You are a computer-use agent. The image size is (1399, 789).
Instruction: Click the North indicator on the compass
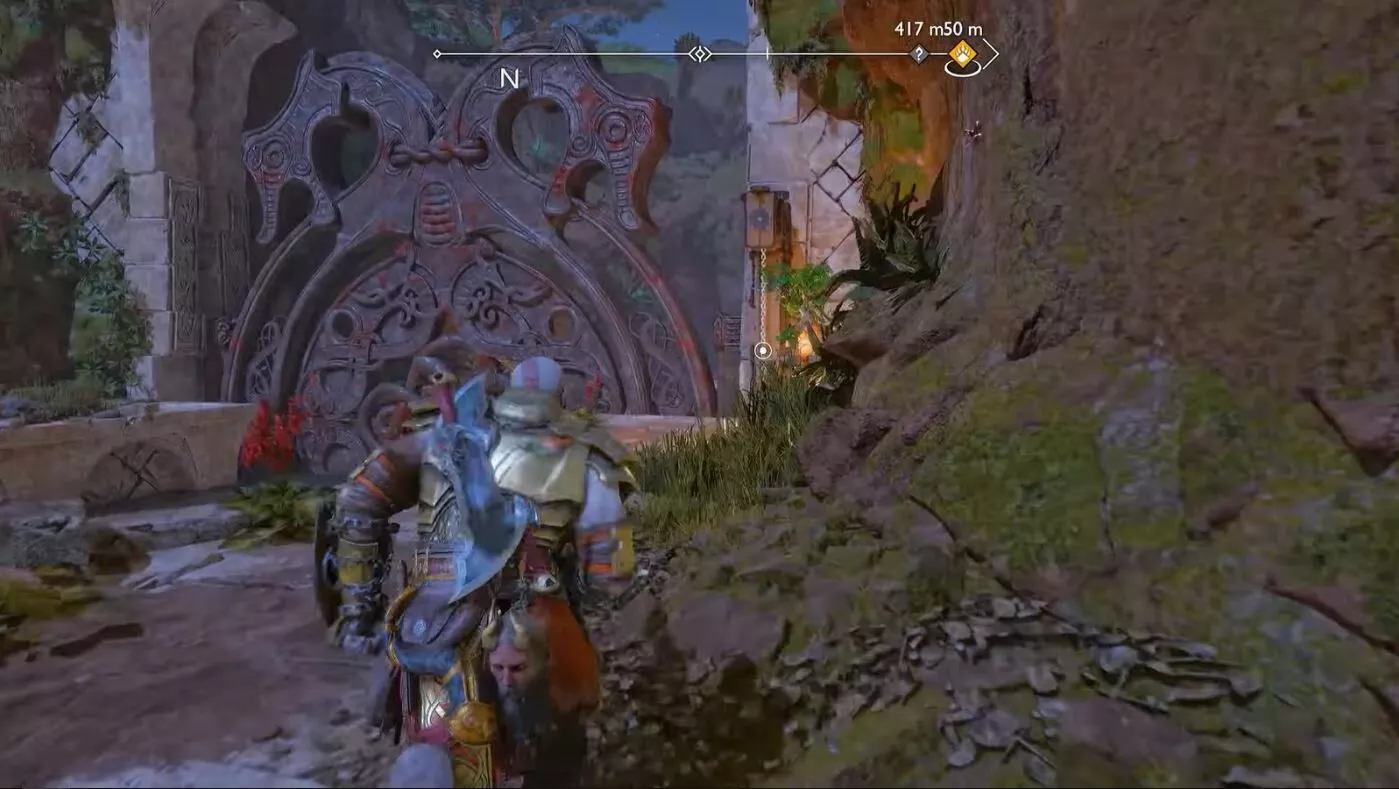pyautogui.click(x=509, y=79)
